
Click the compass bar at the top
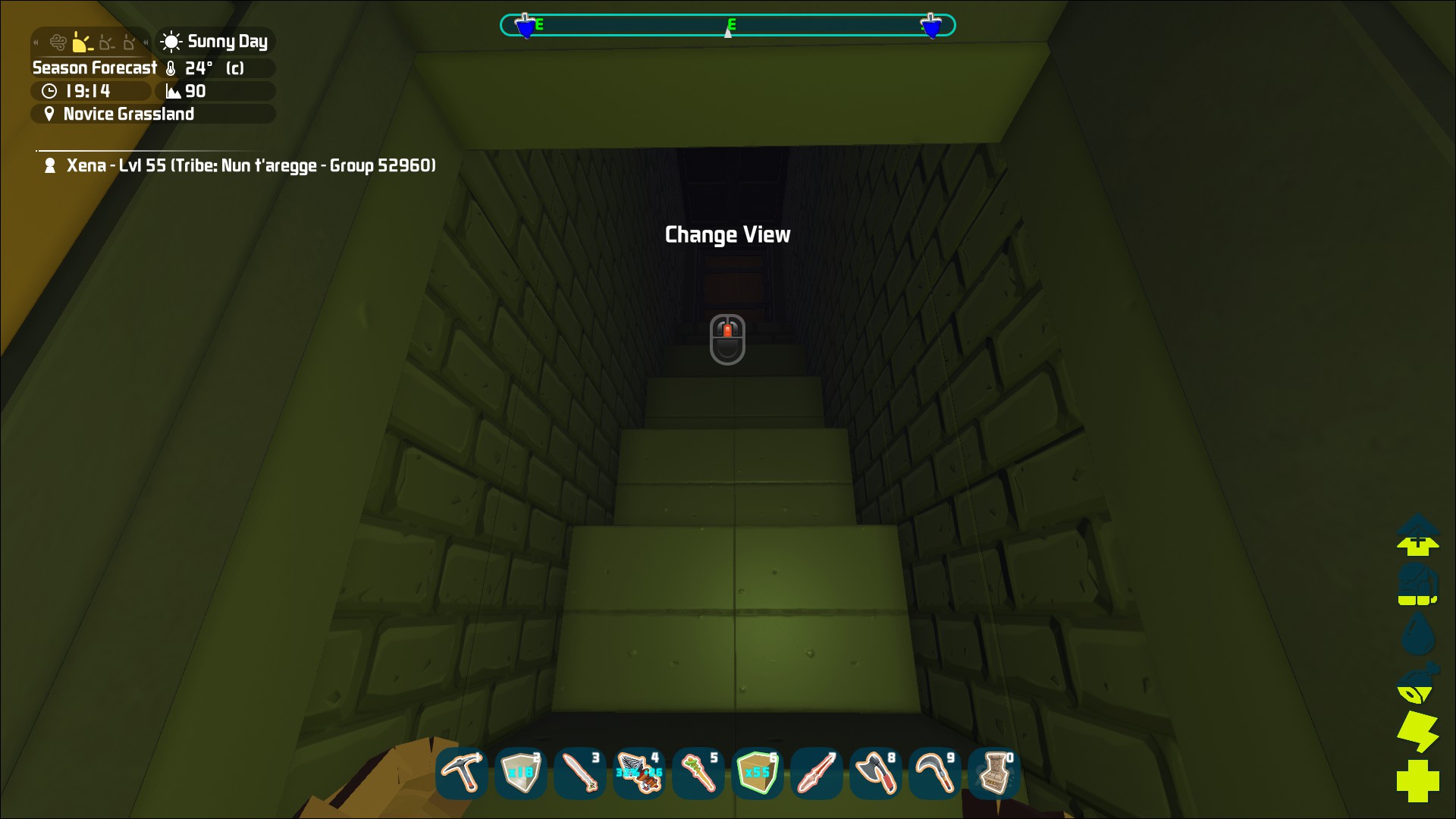727,24
